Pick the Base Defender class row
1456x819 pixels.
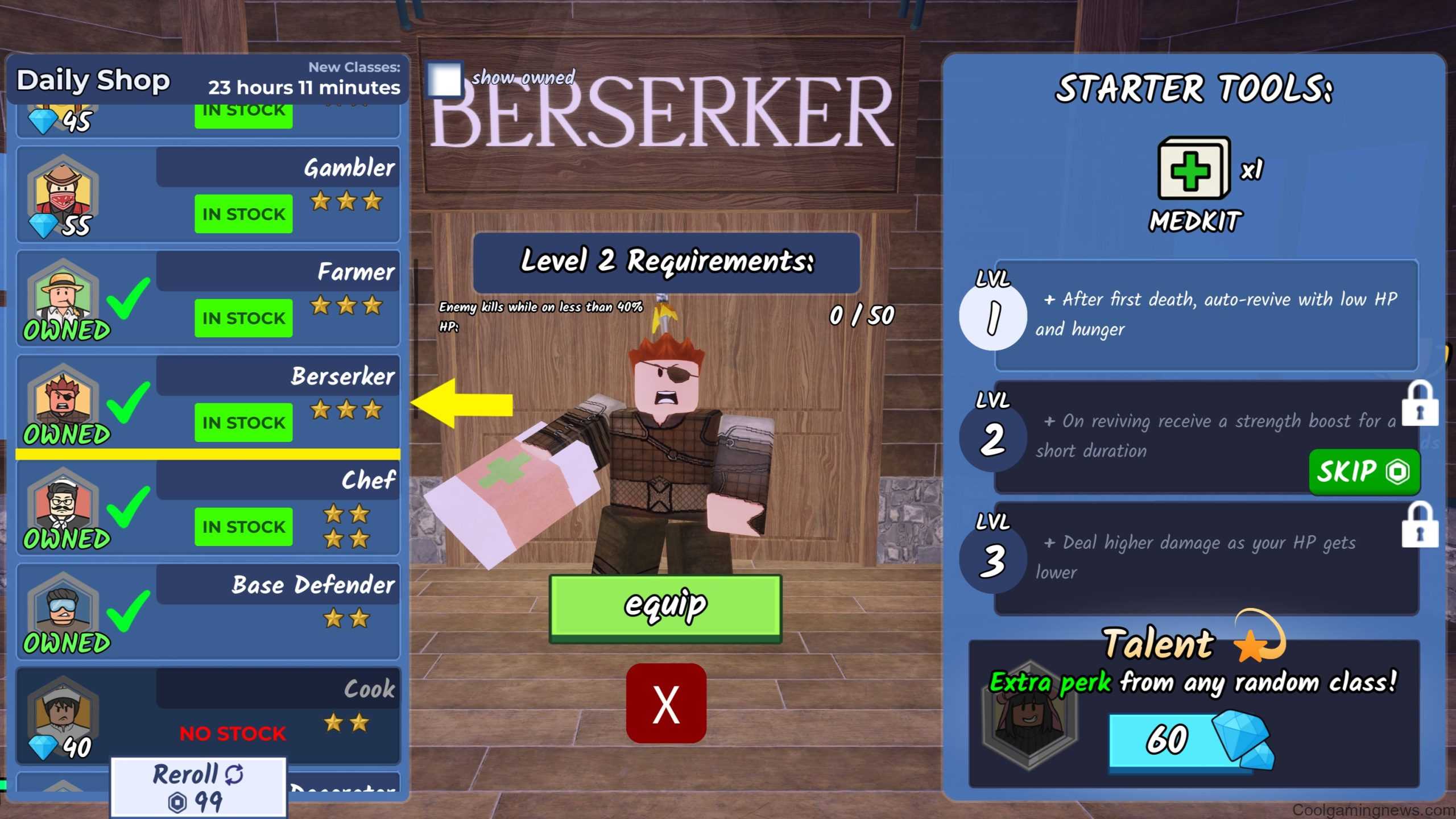[x=208, y=611]
